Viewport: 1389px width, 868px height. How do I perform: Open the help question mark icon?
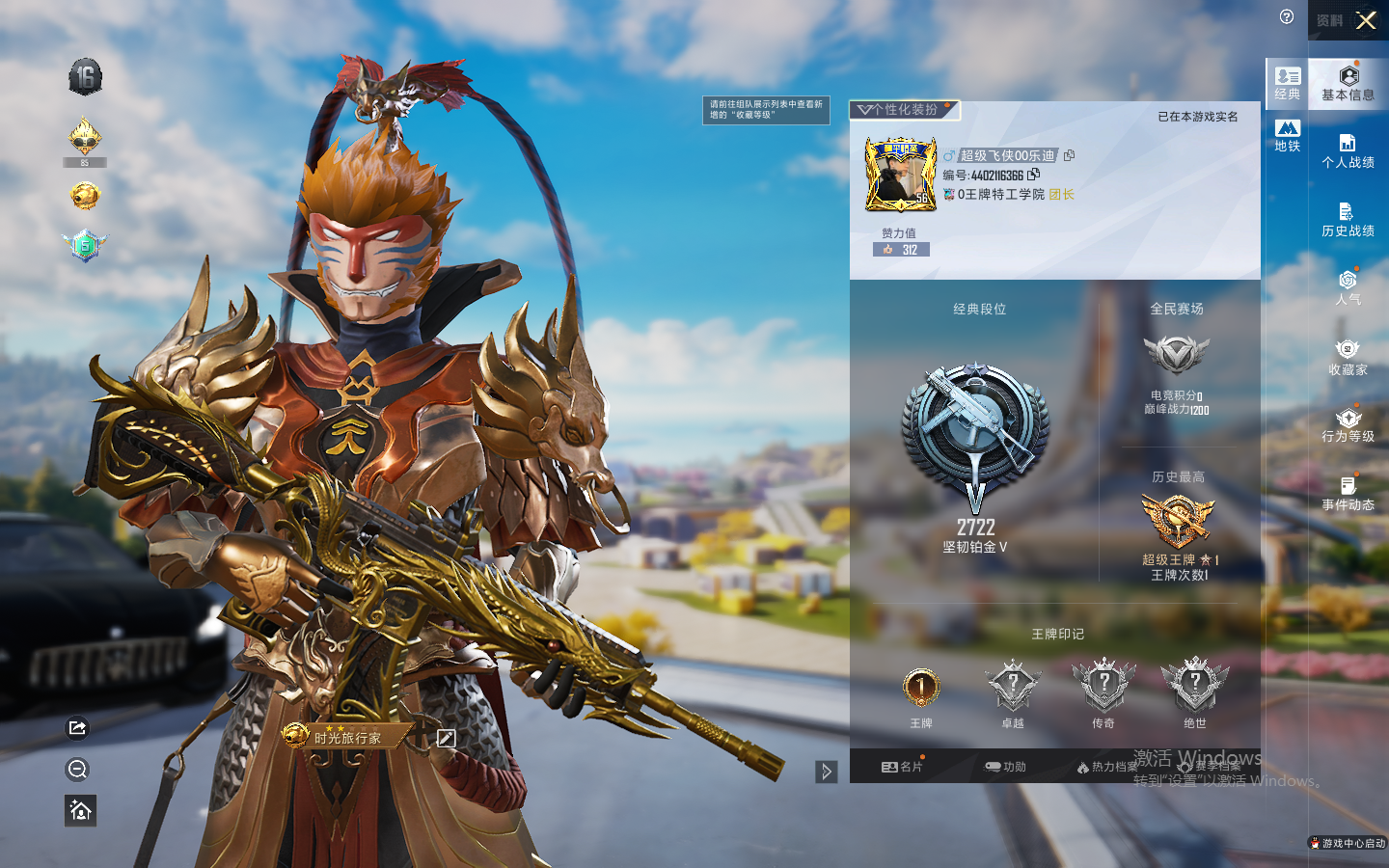[x=1287, y=16]
